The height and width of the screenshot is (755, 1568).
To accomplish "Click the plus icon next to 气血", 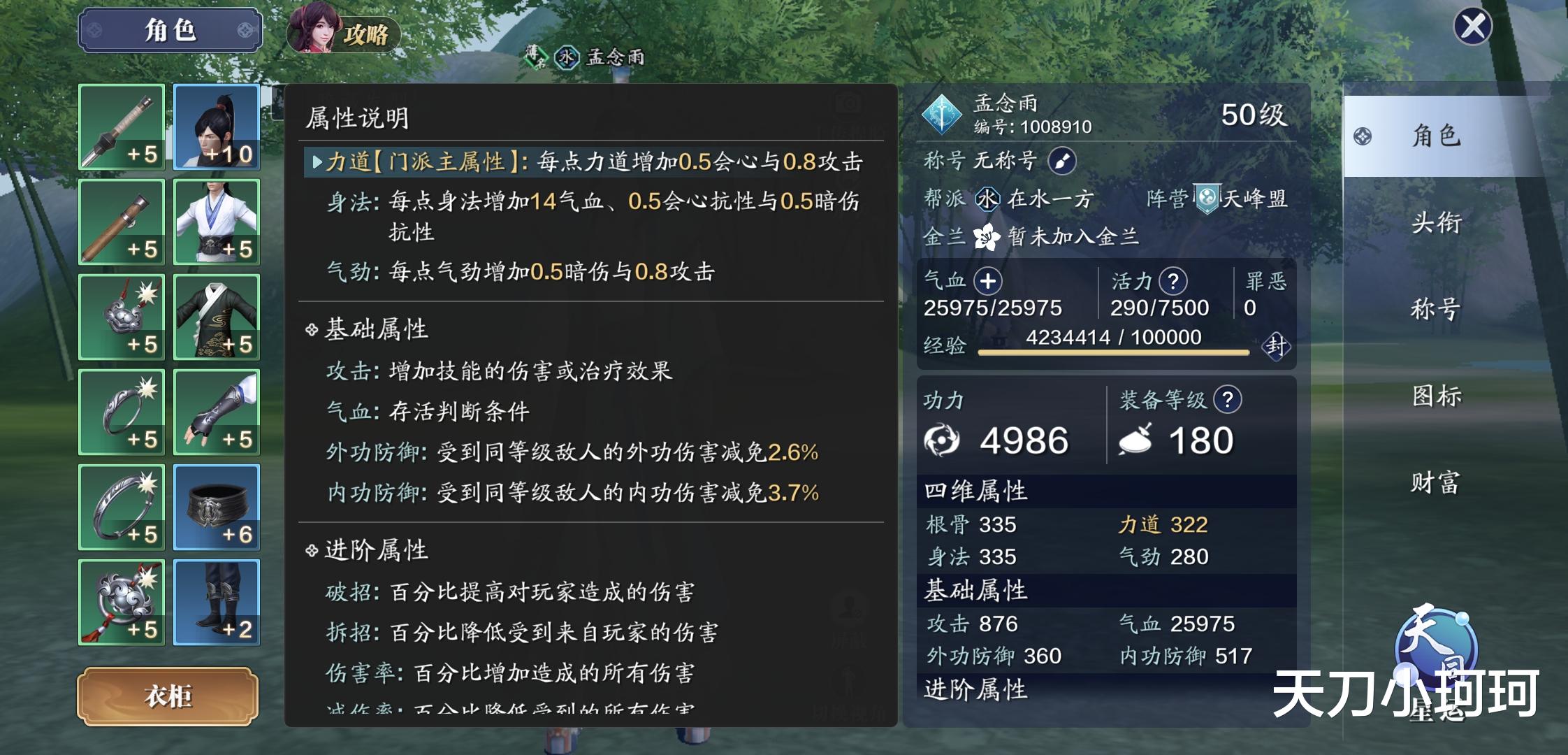I will point(988,280).
